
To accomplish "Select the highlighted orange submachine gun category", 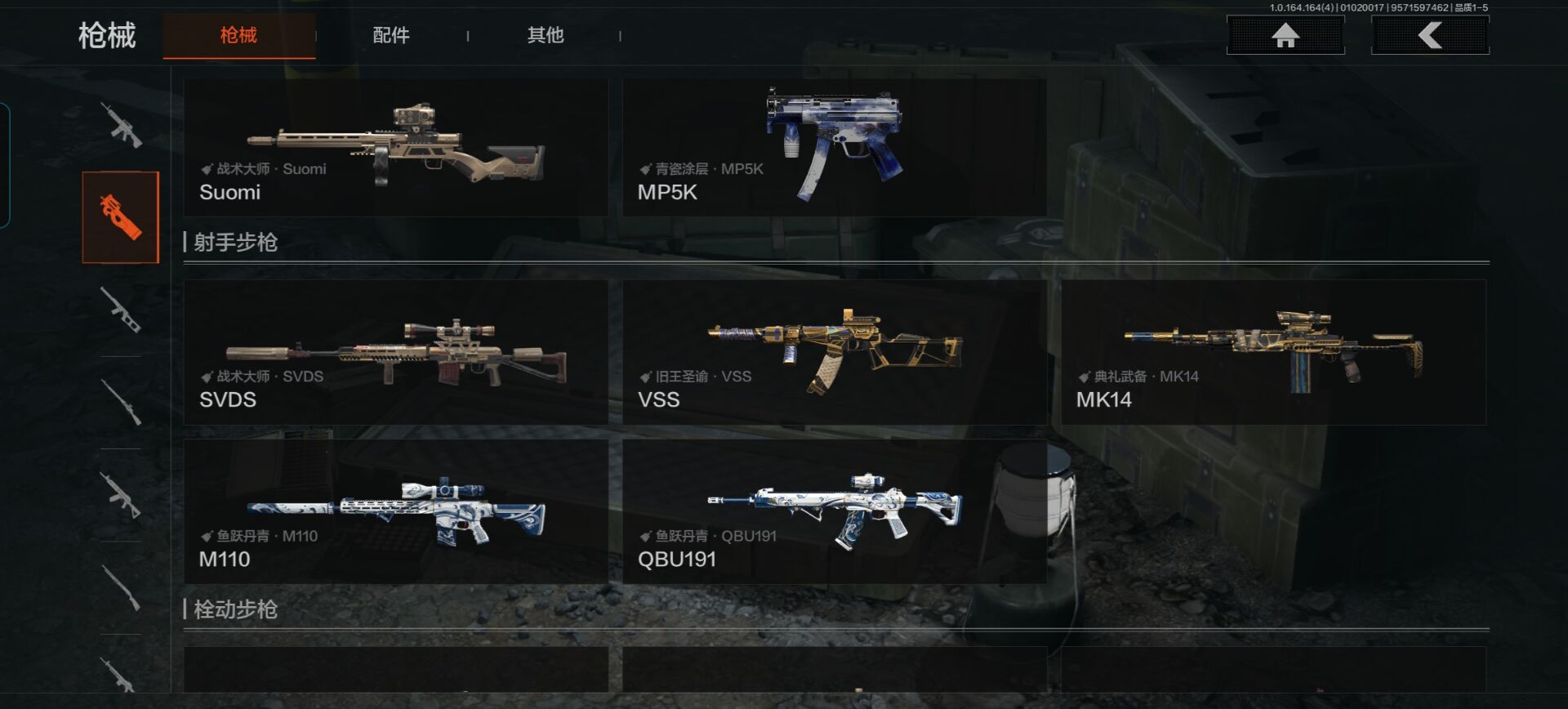I will tap(120, 217).
